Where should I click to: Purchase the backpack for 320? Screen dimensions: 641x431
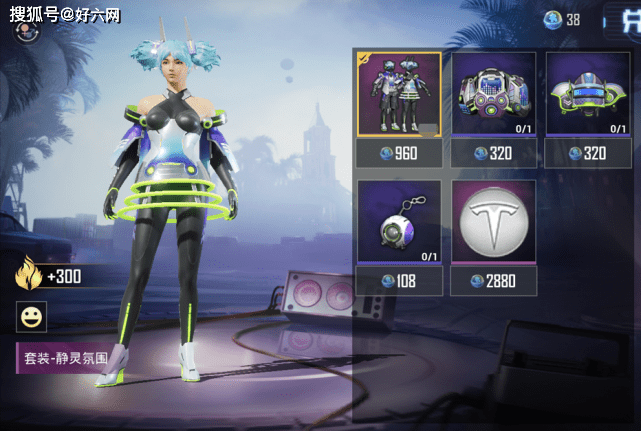[x=493, y=154]
